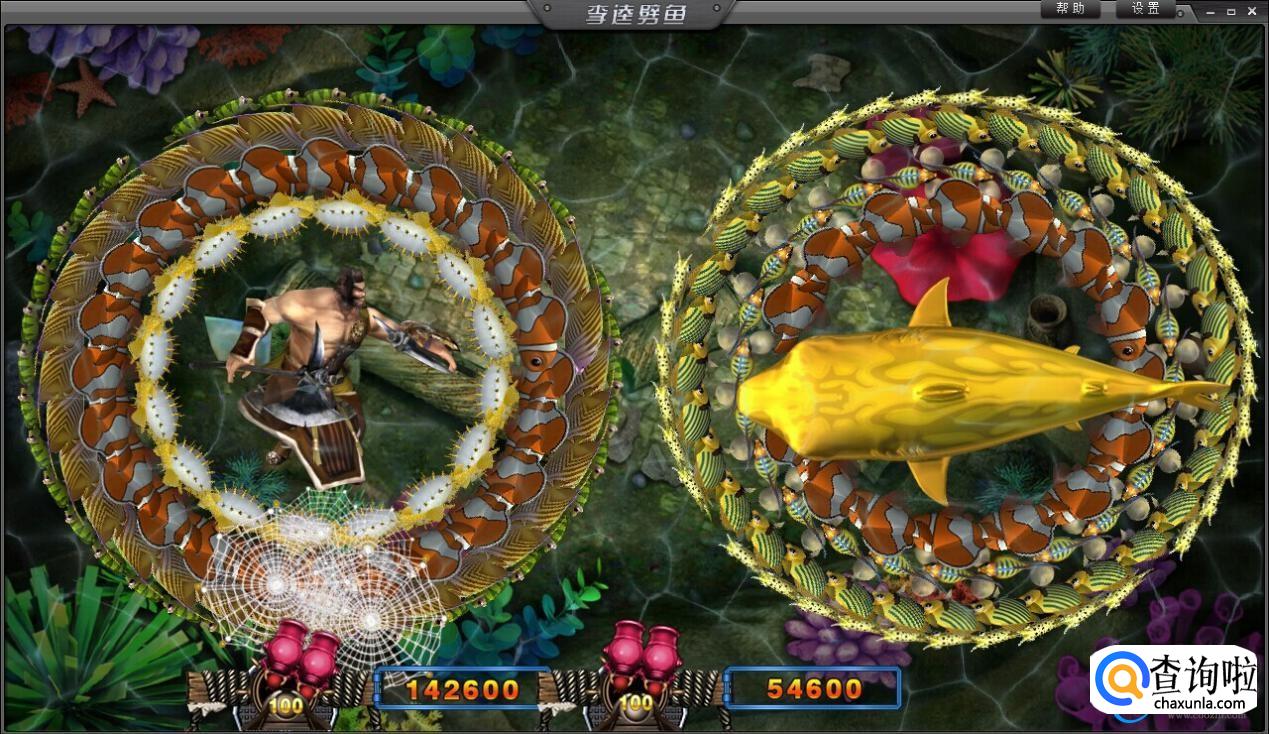Open the 设置 settings menu
Screen dimensions: 1269x734
1145,9
